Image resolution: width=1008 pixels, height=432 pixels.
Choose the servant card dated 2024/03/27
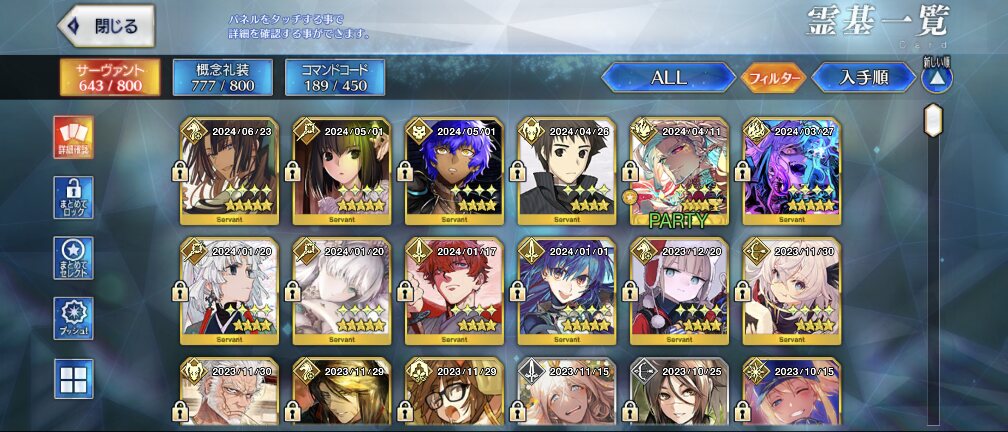click(791, 170)
